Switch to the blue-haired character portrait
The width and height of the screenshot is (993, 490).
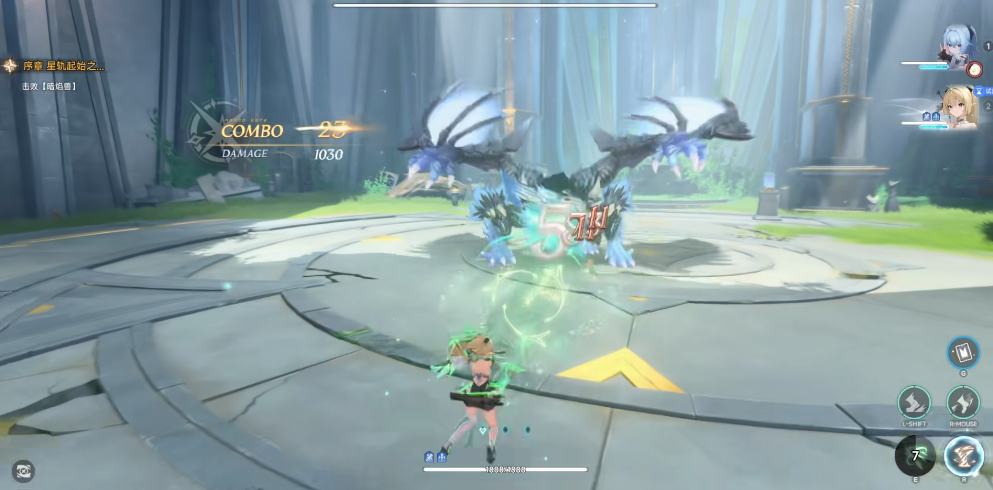(x=960, y=48)
